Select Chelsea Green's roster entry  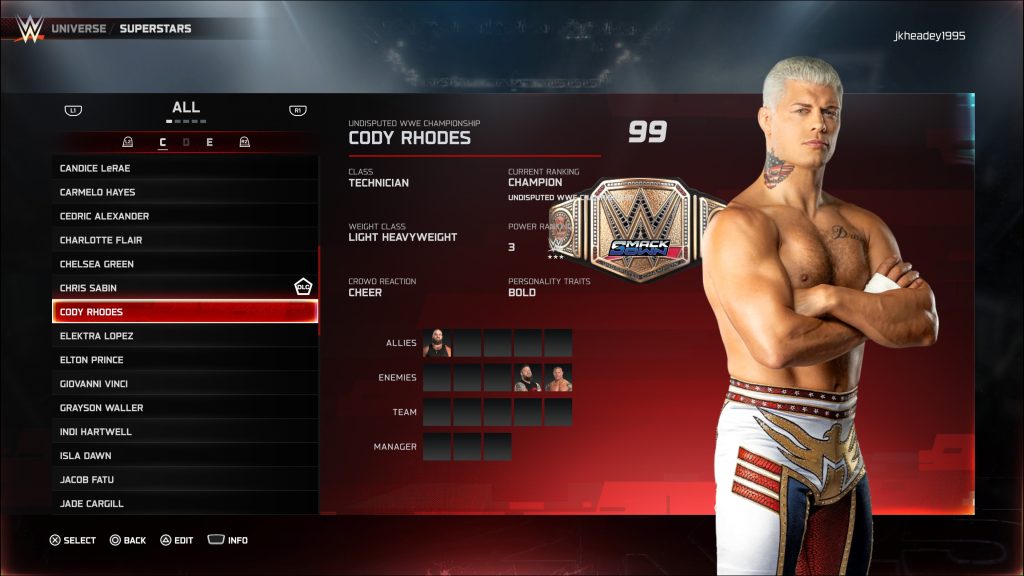tap(185, 264)
